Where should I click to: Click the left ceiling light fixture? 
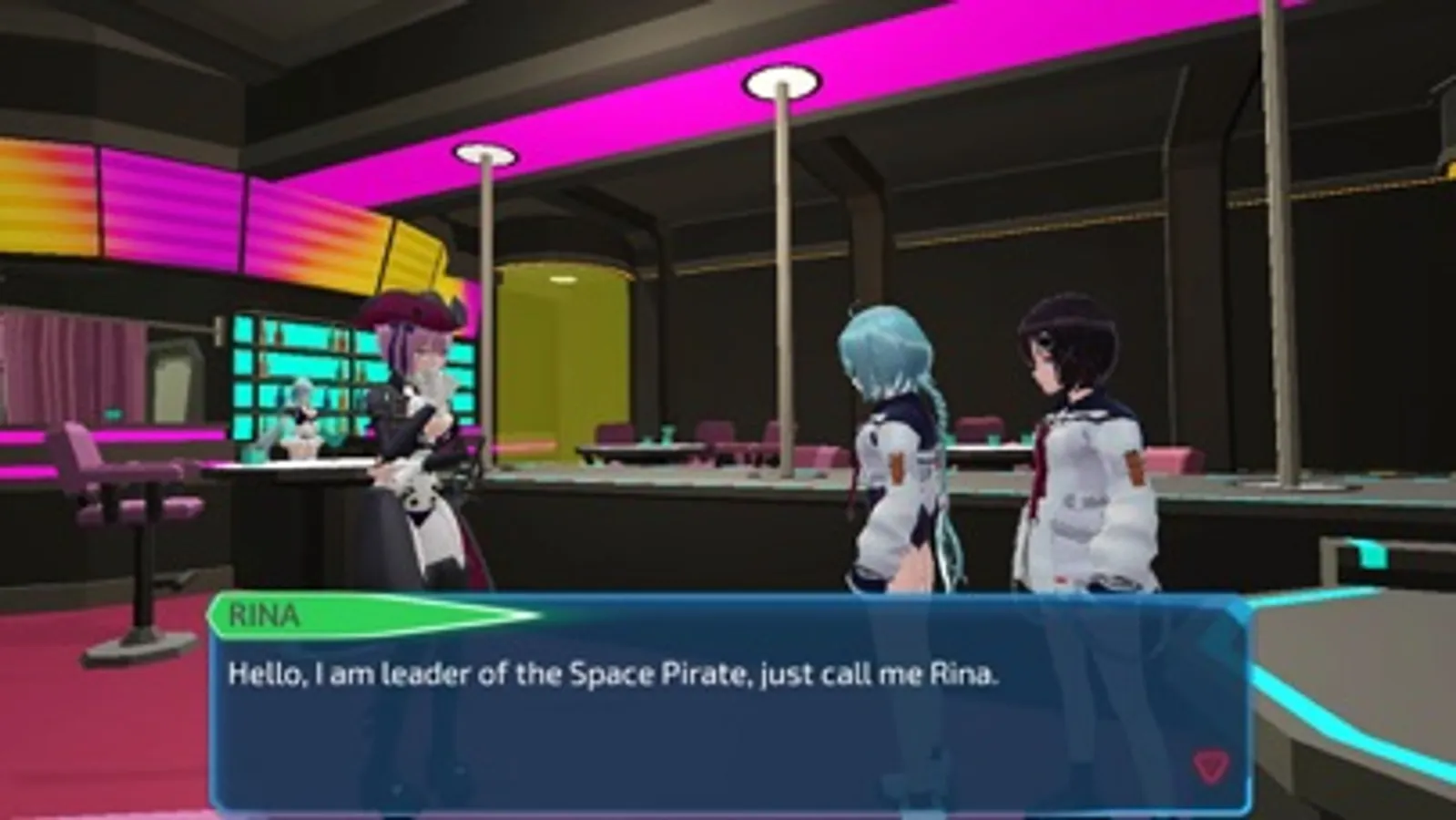485,155
